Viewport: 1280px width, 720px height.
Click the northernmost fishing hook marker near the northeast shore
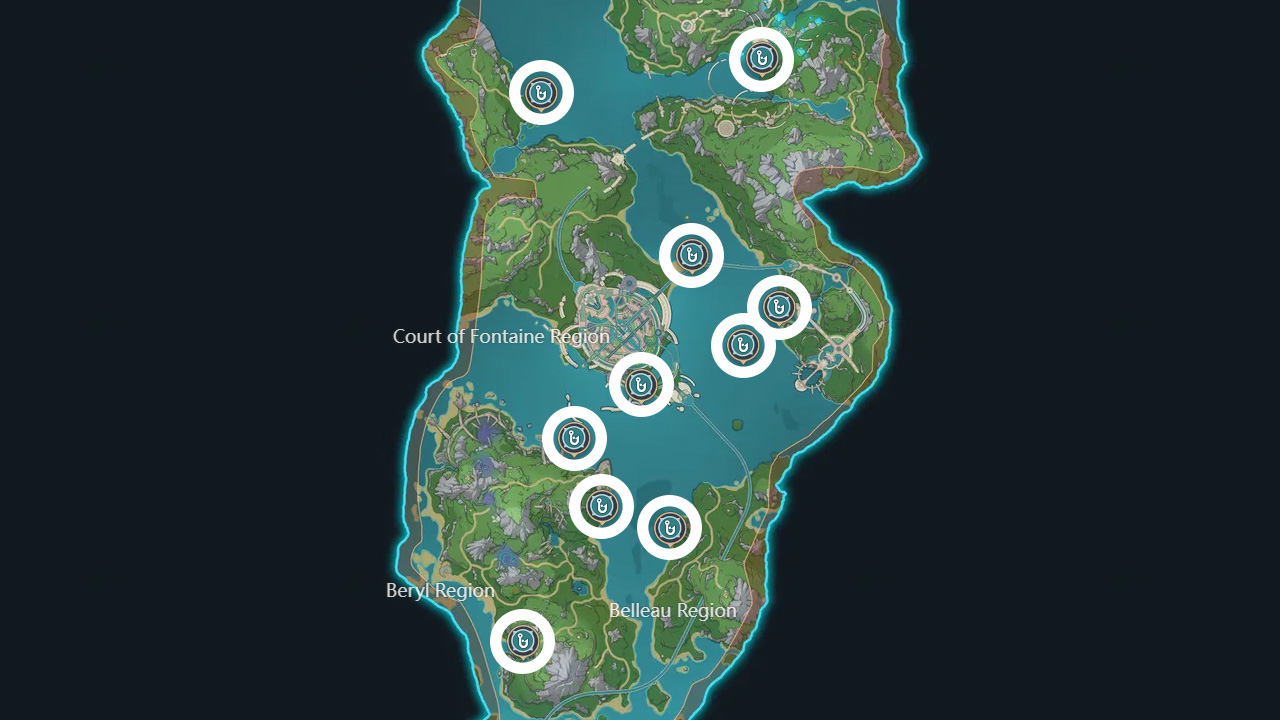762,58
